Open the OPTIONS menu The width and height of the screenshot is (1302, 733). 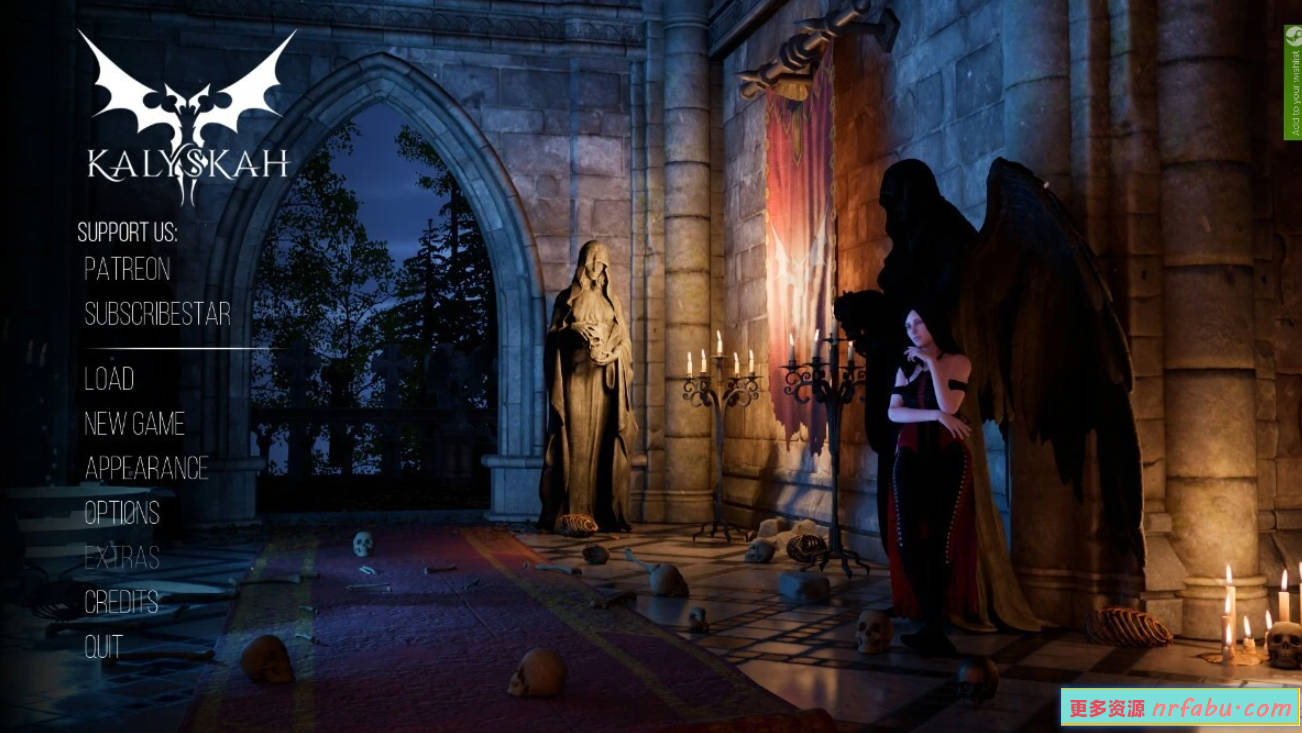click(121, 514)
